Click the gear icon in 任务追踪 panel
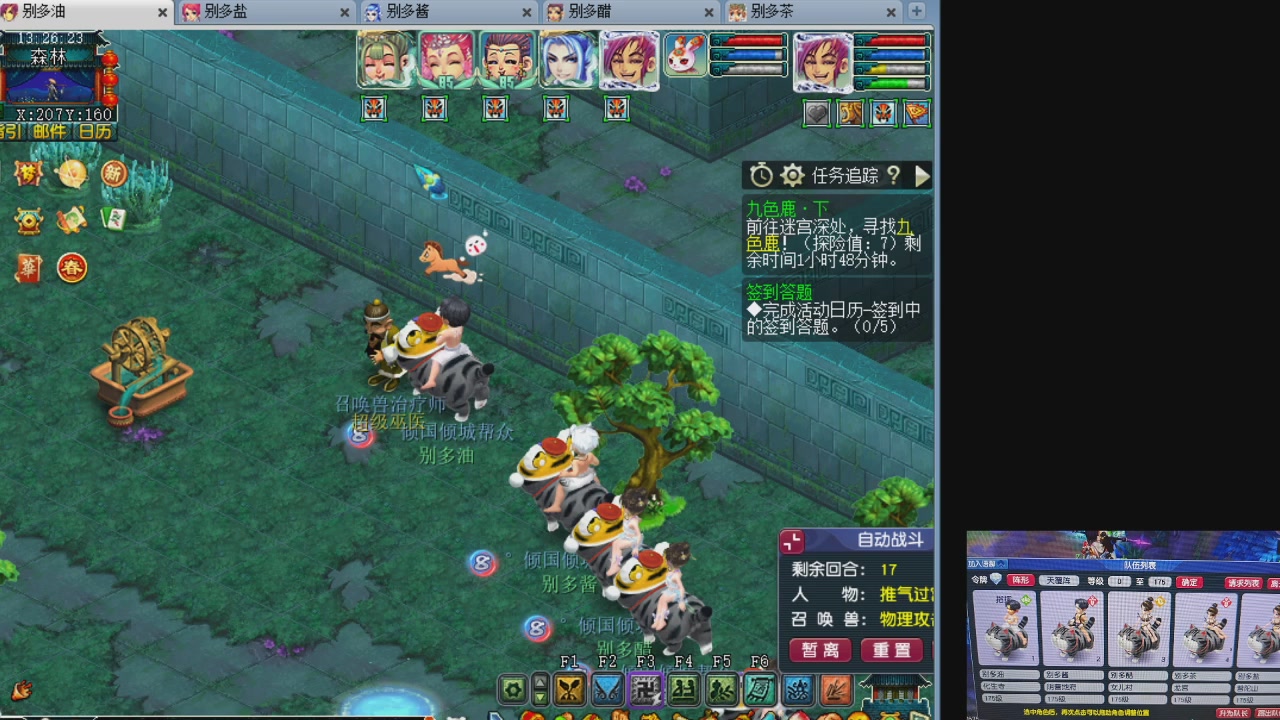The height and width of the screenshot is (720, 1280). pyautogui.click(x=792, y=175)
